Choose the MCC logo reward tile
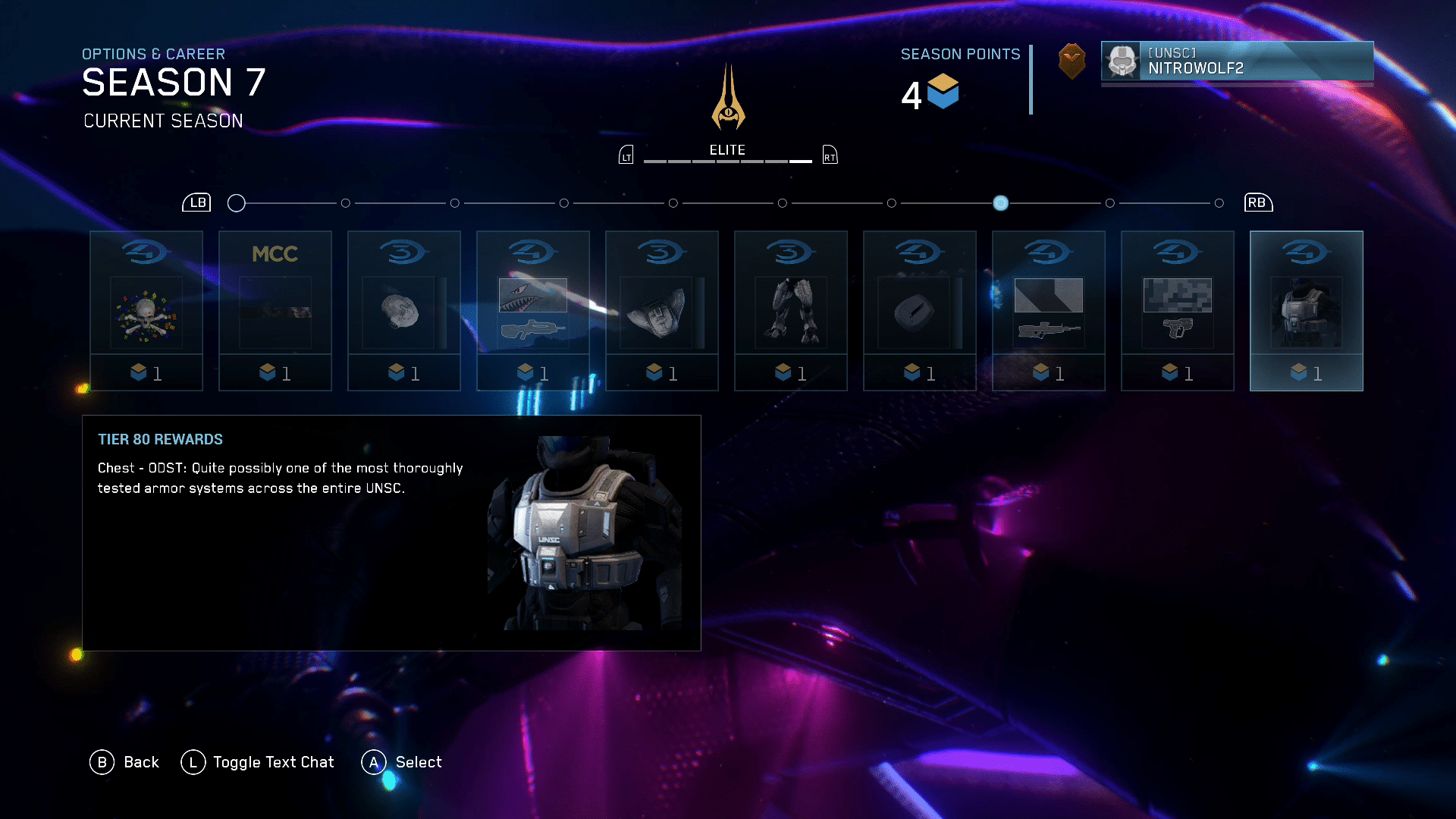This screenshot has width=1456, height=819. (275, 311)
